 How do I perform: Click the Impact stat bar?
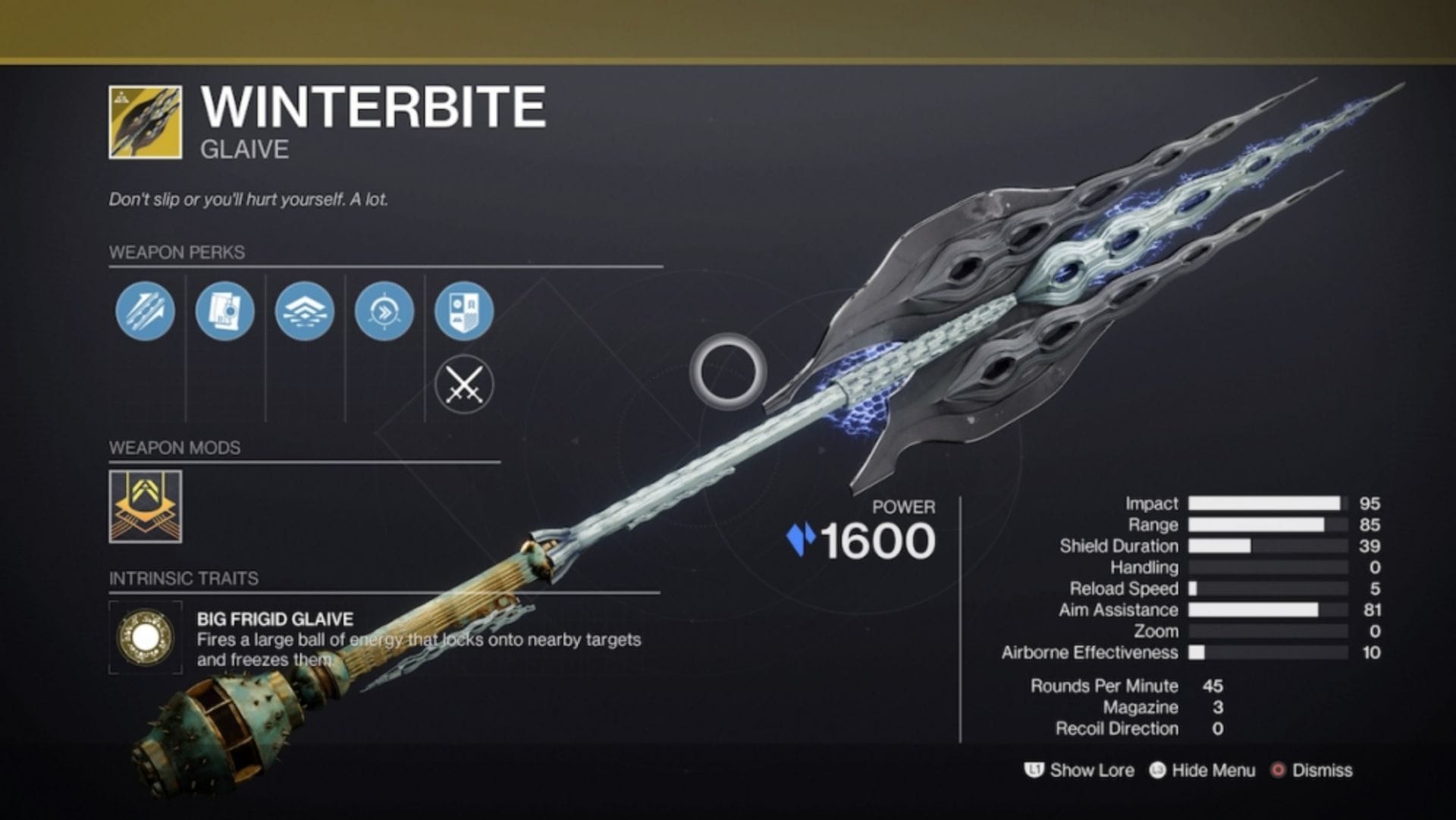pyautogui.click(x=1263, y=503)
